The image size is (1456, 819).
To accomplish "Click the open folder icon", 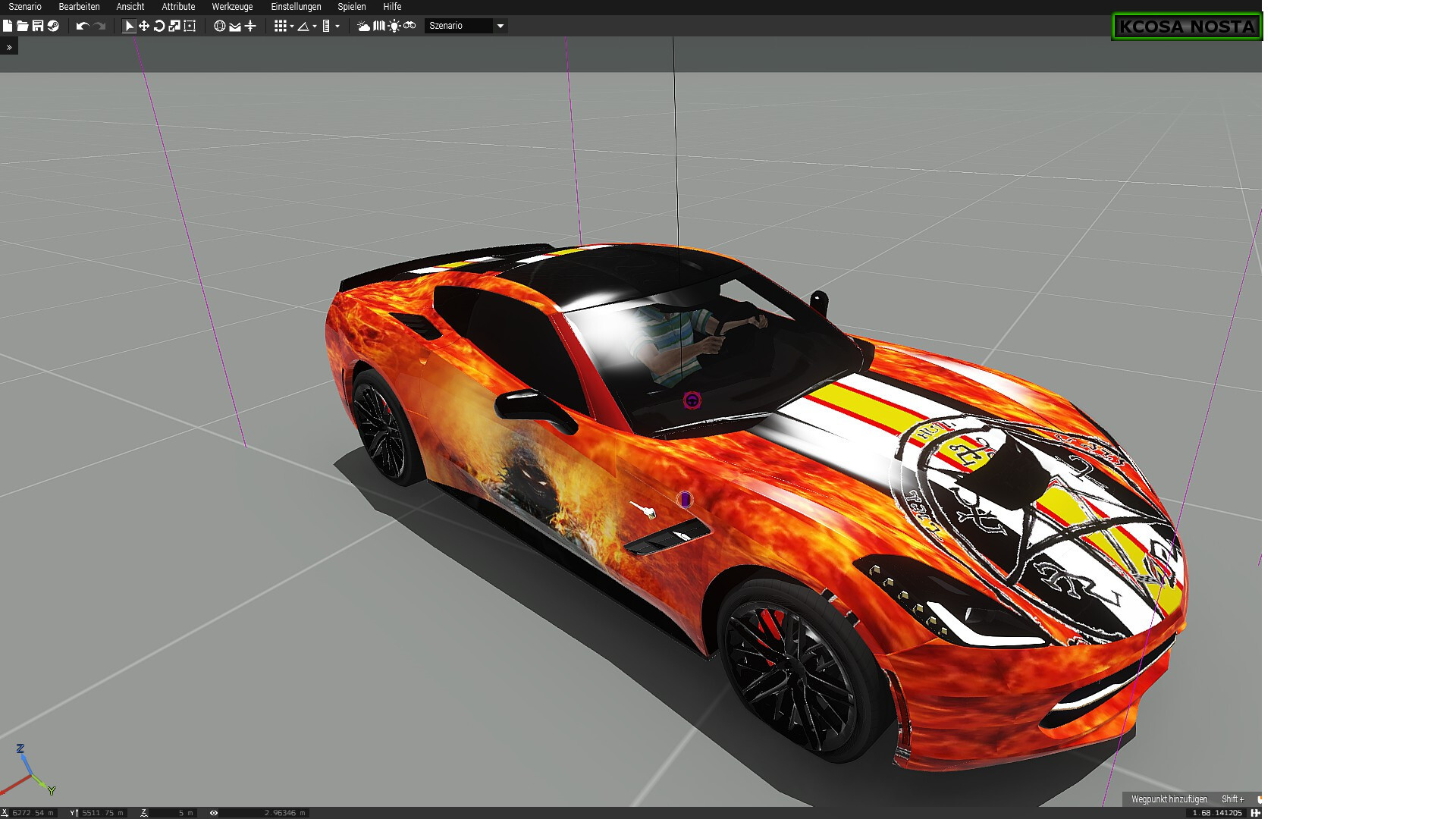I will (x=23, y=26).
